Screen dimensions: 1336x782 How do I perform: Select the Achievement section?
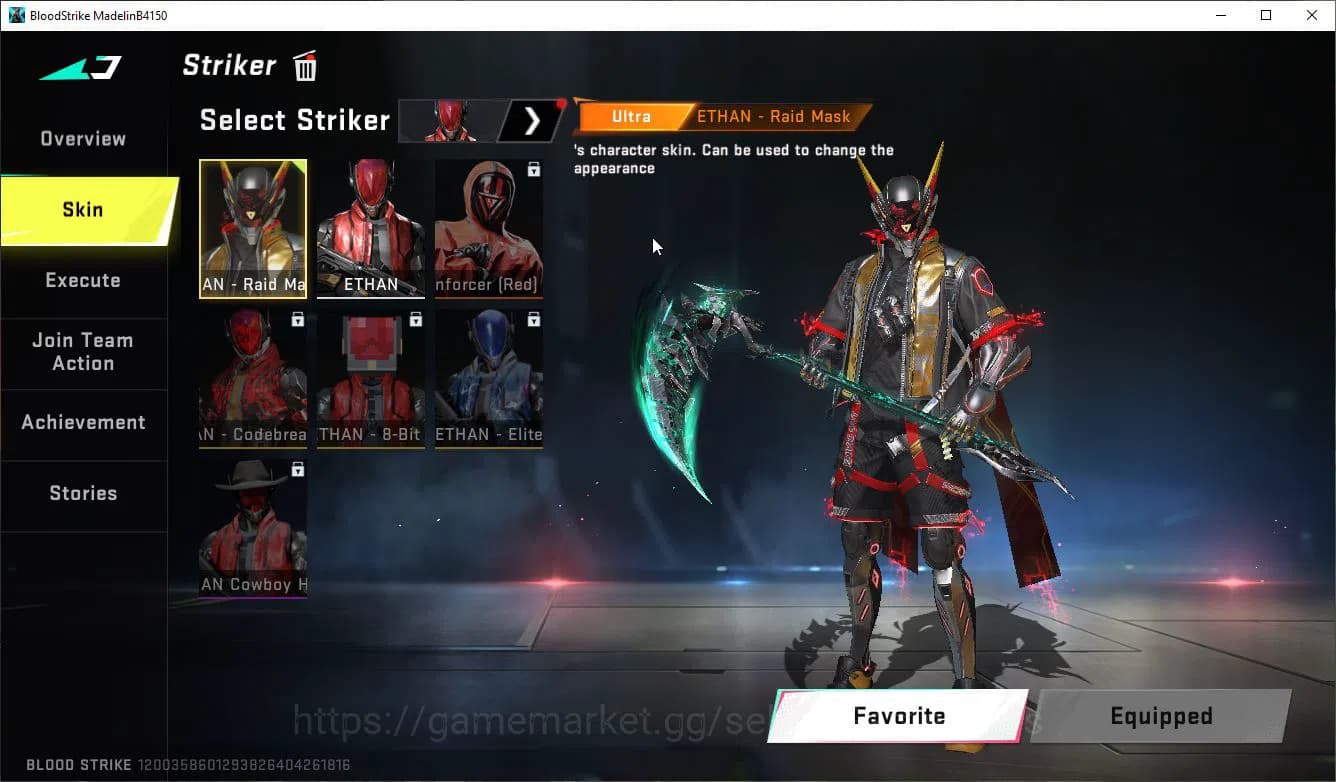tap(84, 422)
